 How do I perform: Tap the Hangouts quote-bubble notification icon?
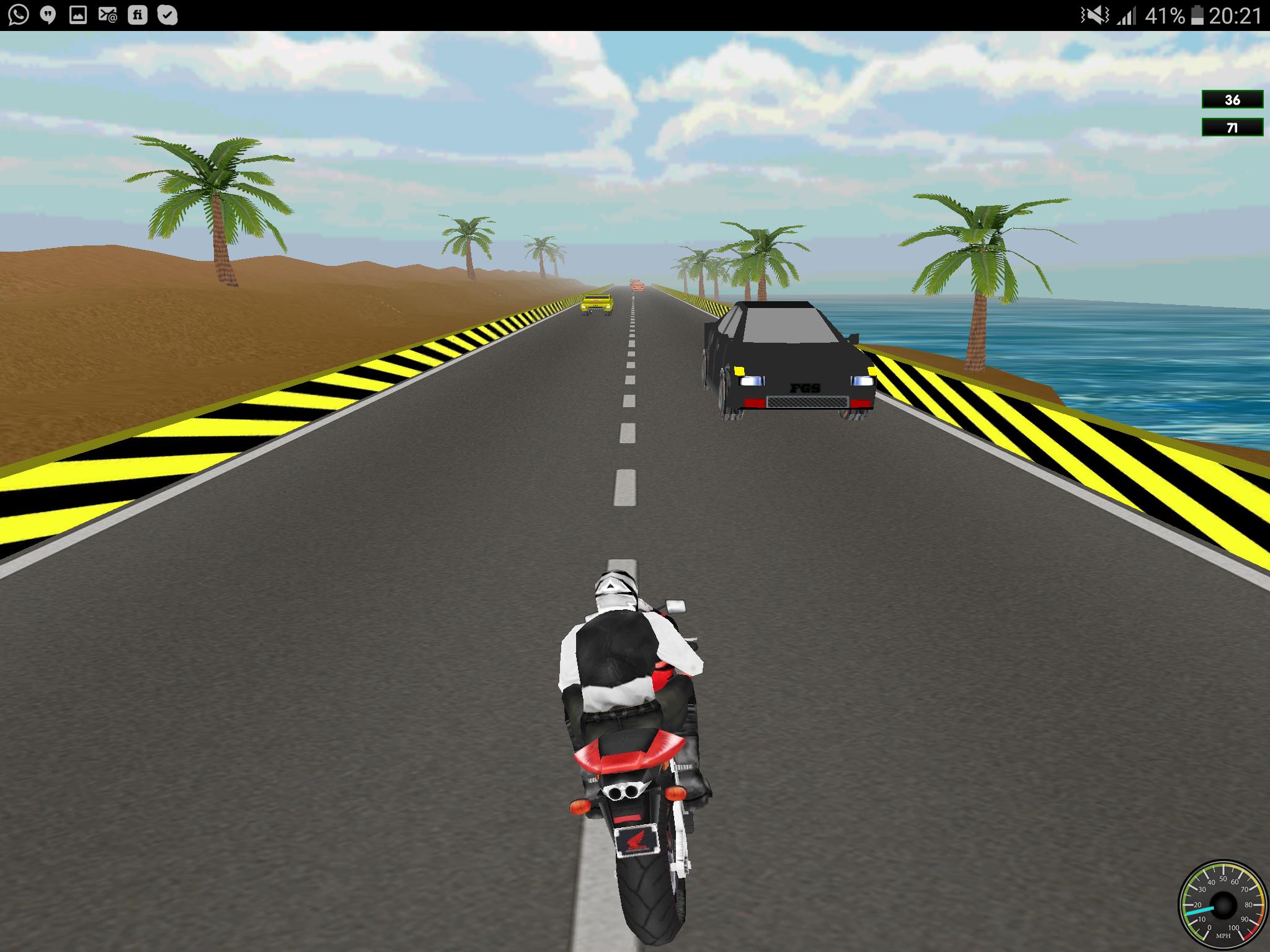point(47,12)
